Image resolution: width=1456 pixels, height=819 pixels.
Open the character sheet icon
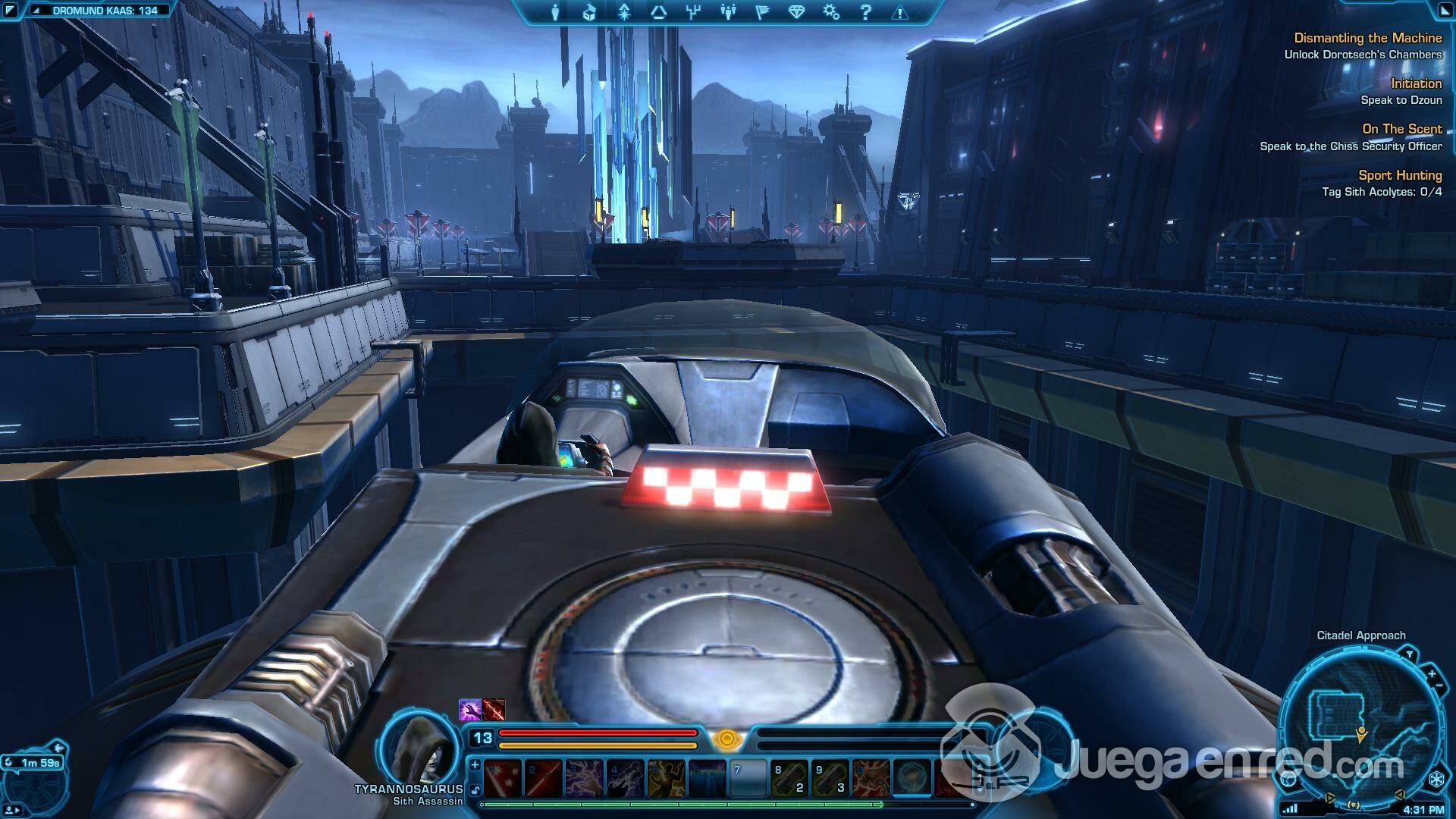click(555, 12)
